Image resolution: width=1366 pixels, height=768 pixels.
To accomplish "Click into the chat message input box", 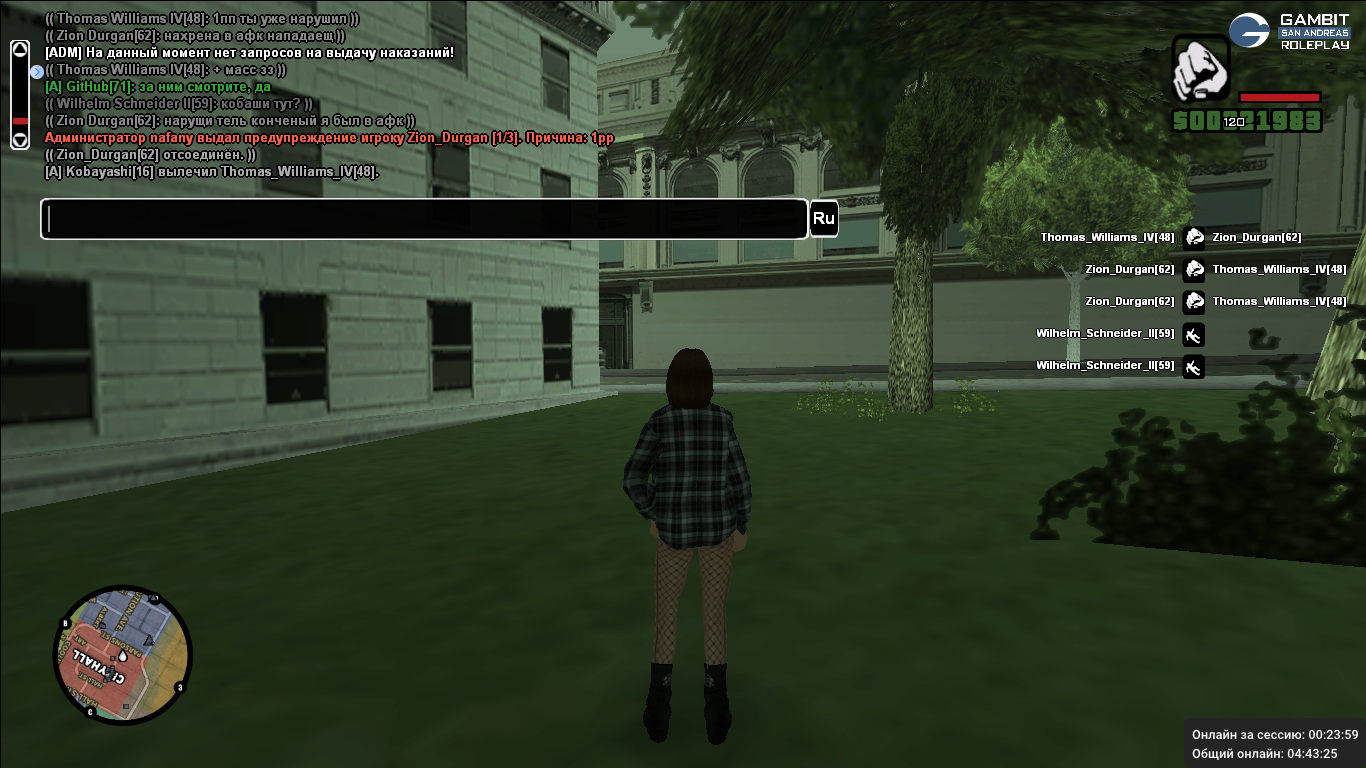I will 424,219.
